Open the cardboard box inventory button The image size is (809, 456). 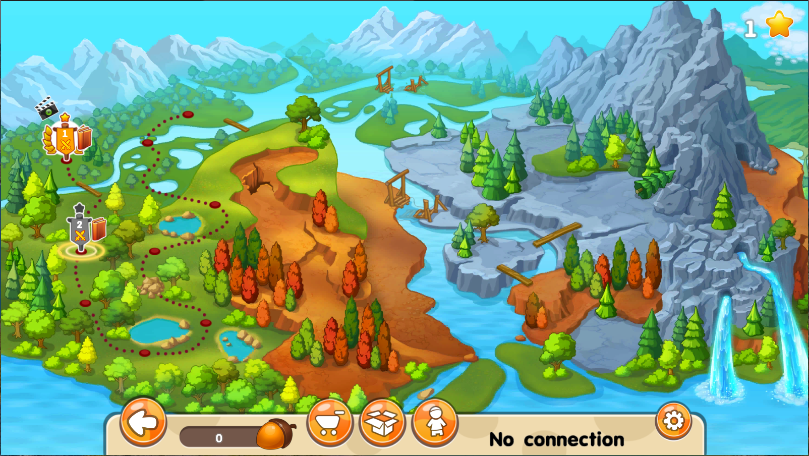(382, 423)
